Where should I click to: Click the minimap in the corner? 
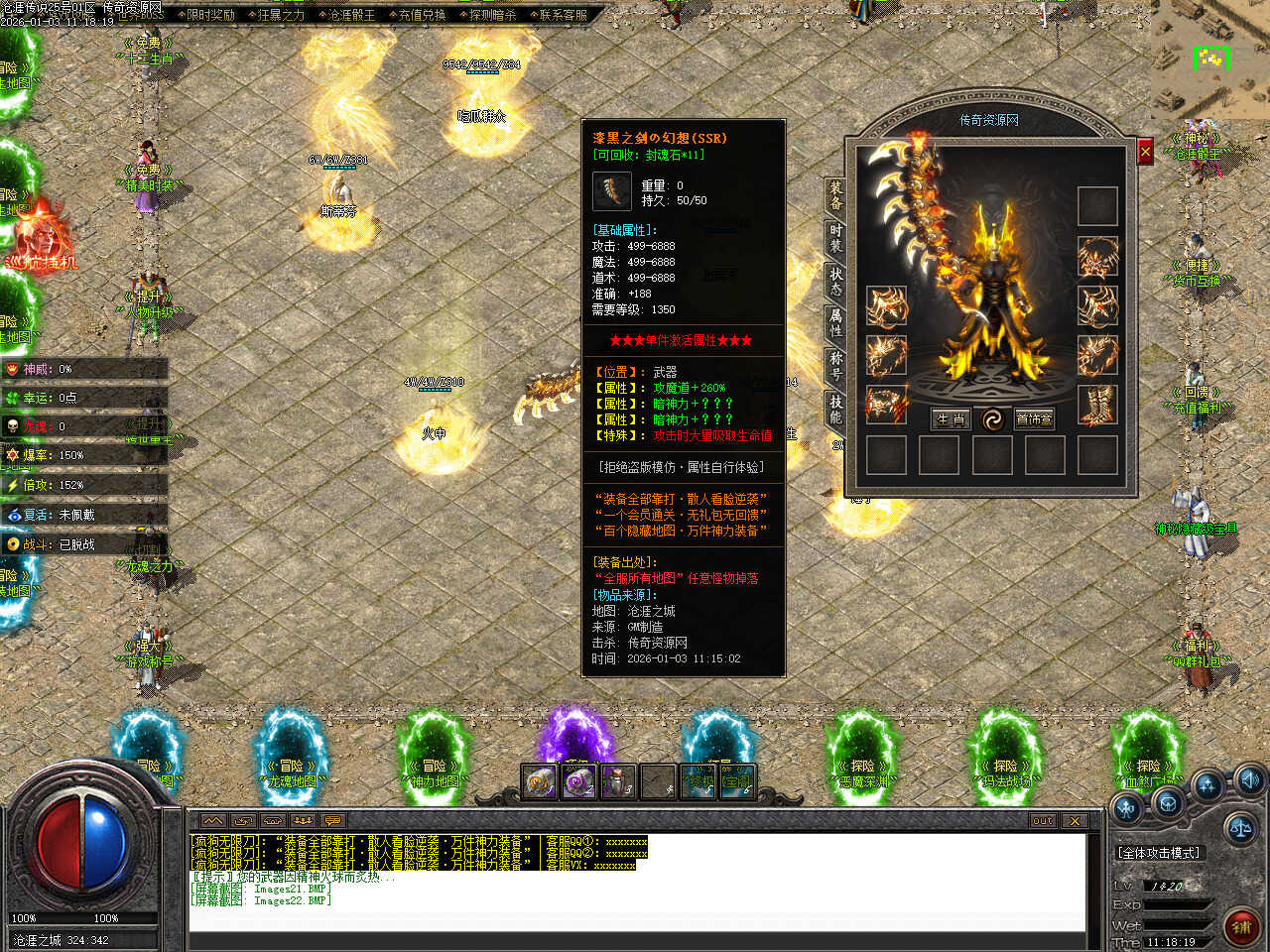1209,59
